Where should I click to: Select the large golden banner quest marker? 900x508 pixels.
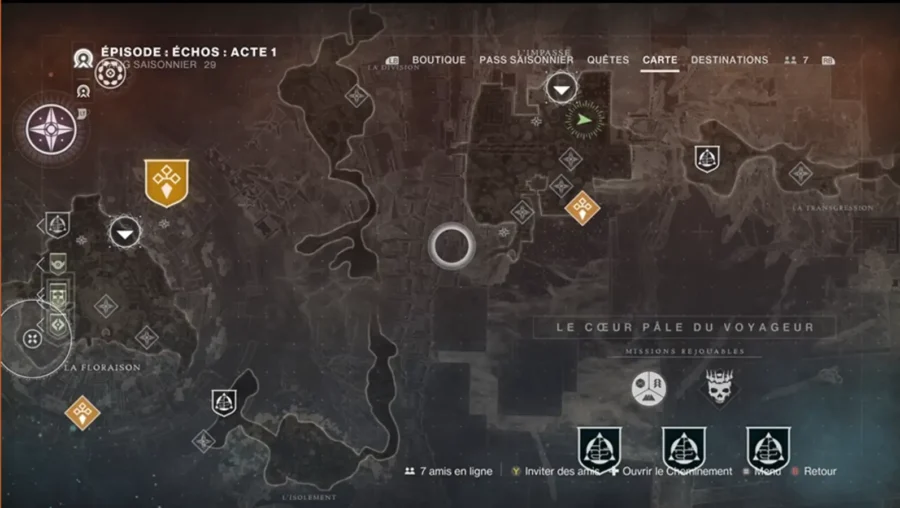[x=166, y=182]
